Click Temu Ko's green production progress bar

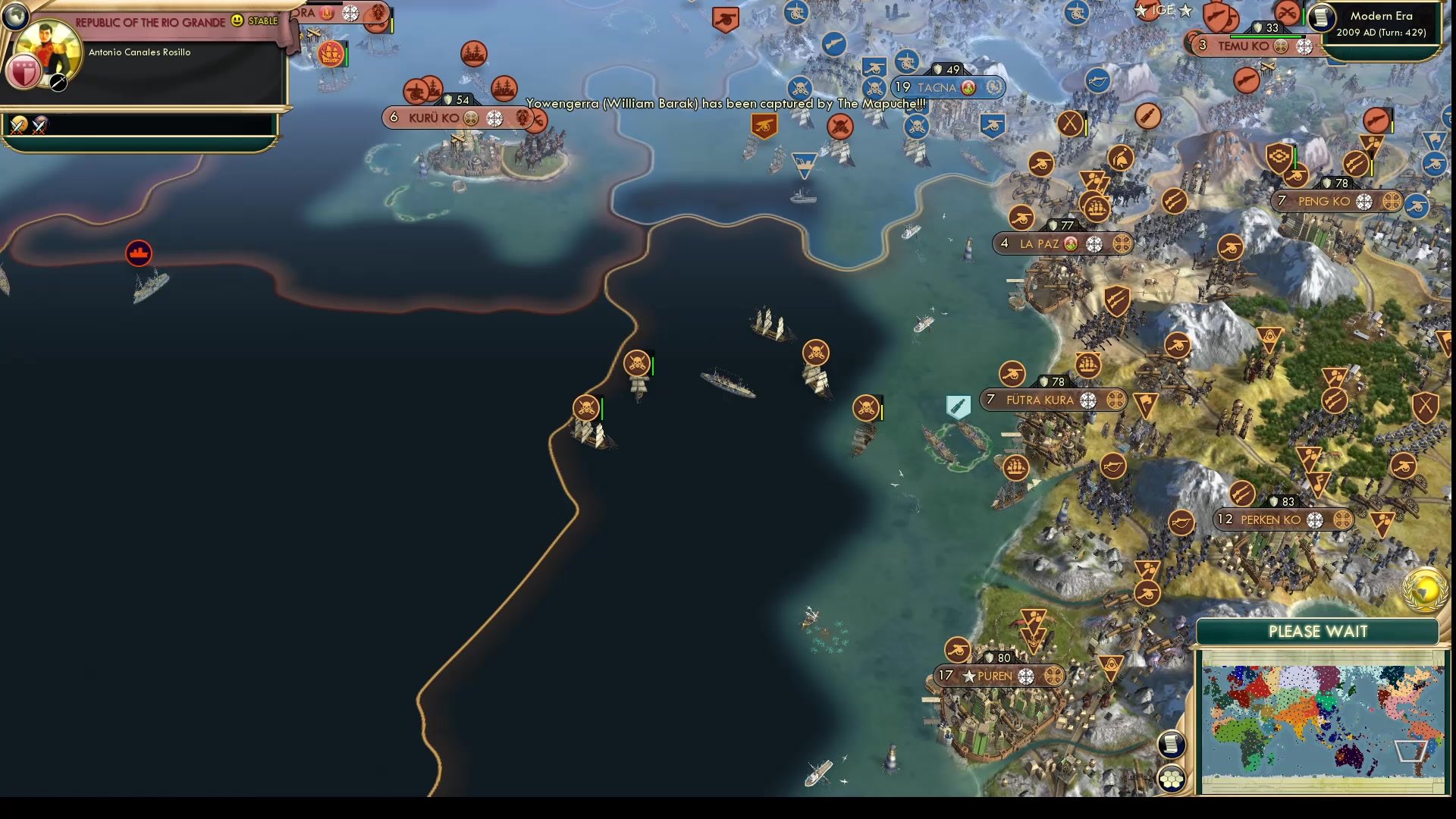(1260, 35)
